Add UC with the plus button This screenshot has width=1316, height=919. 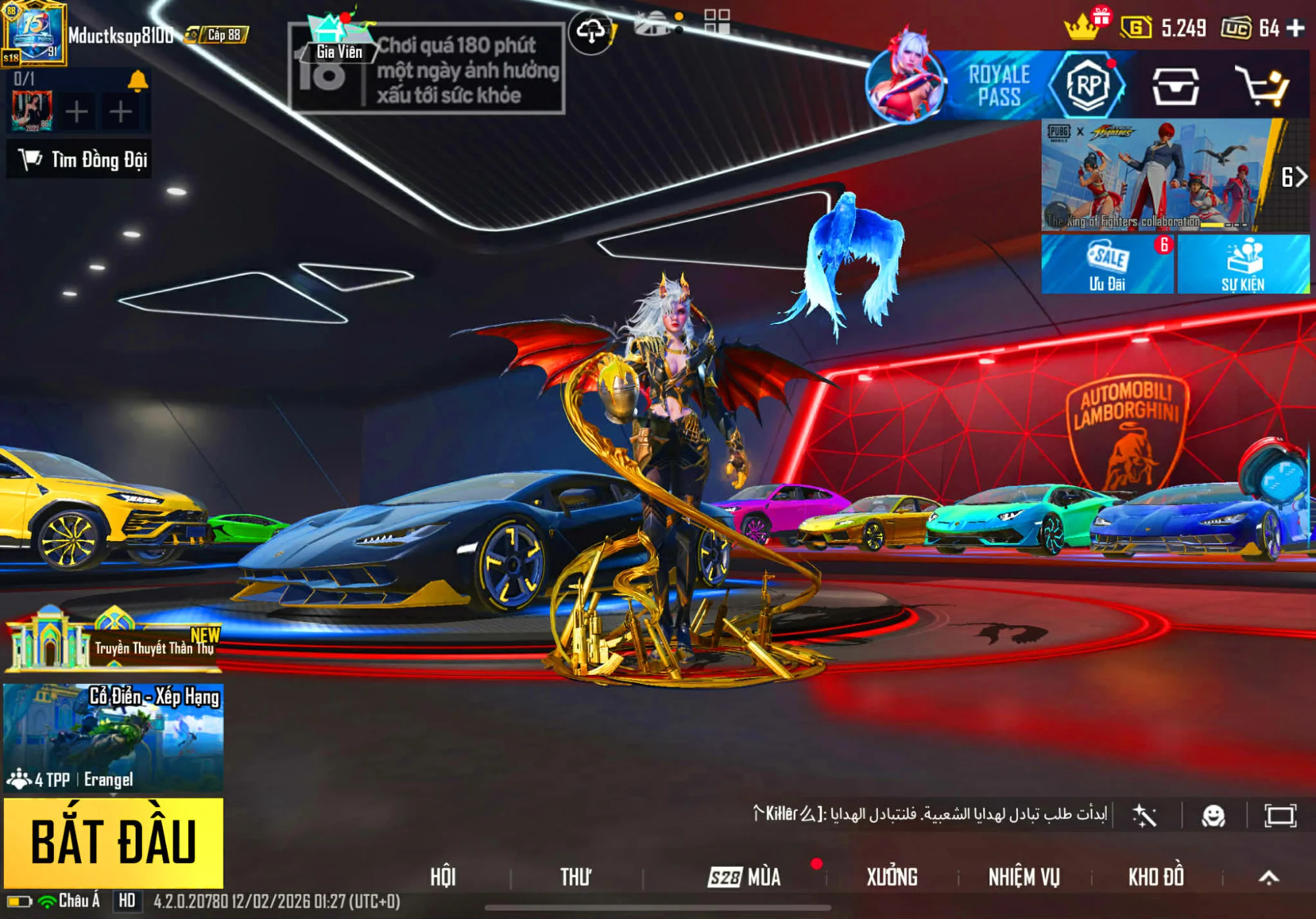coord(1296,28)
